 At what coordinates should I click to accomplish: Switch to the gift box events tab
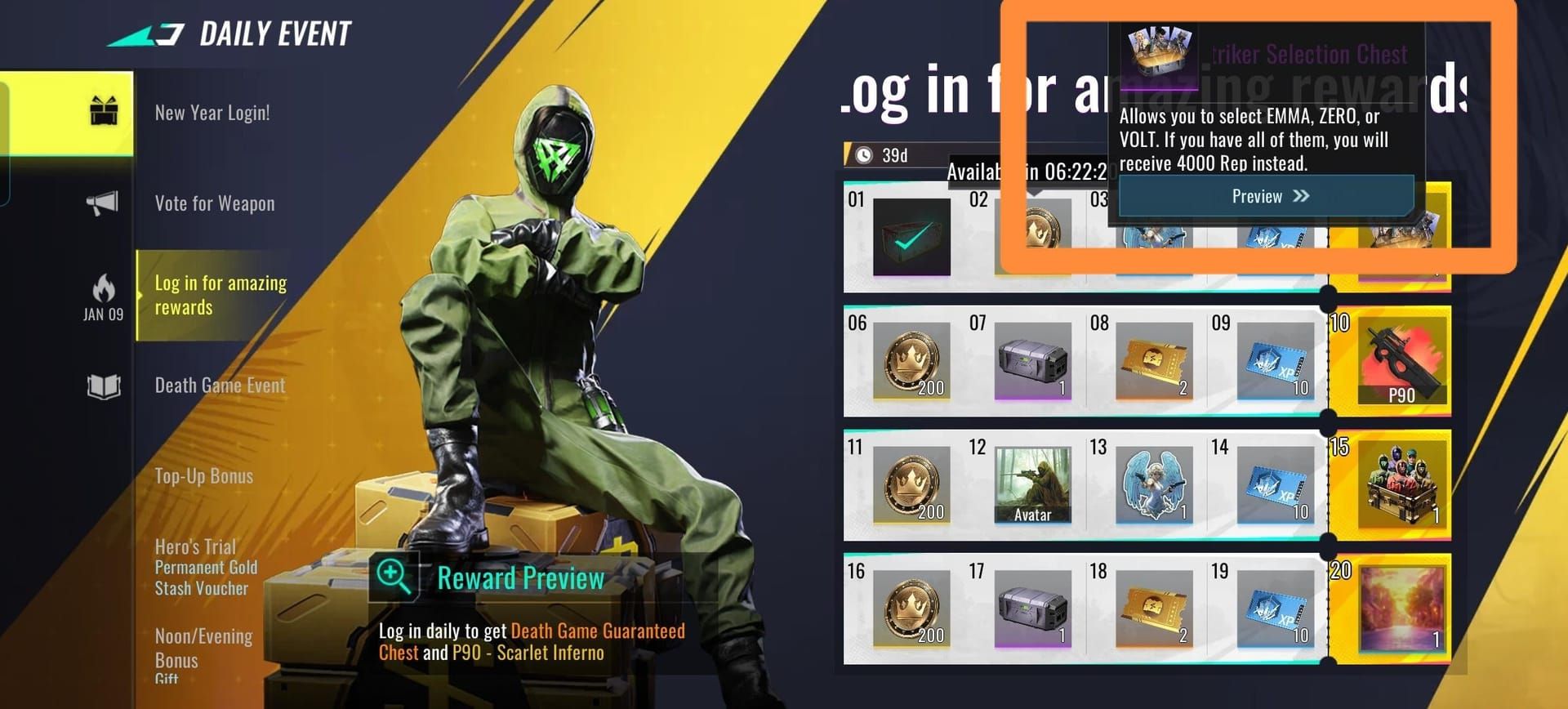[x=104, y=111]
